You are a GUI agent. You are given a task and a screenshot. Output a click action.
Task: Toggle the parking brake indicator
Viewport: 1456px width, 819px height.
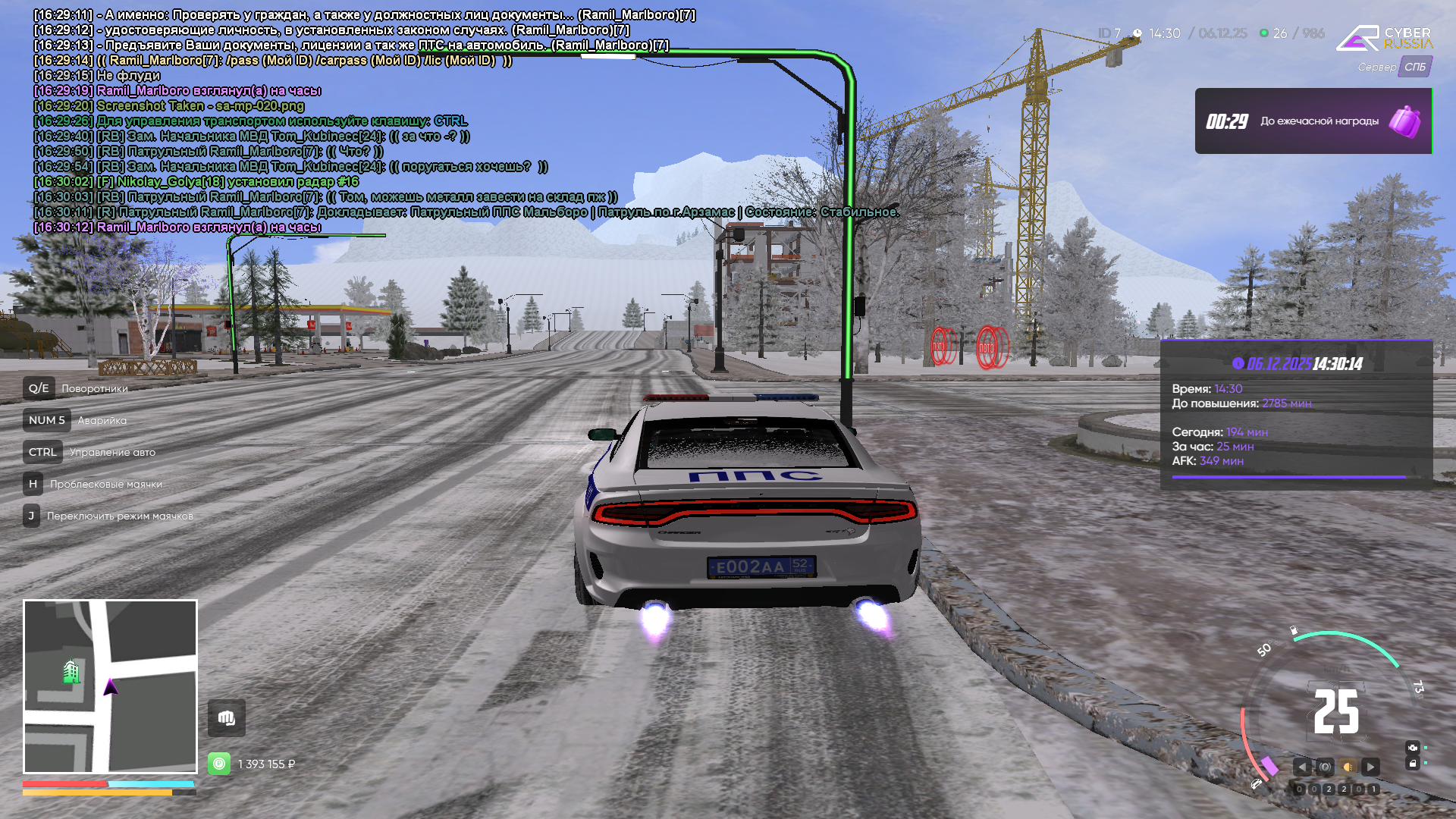1325,767
